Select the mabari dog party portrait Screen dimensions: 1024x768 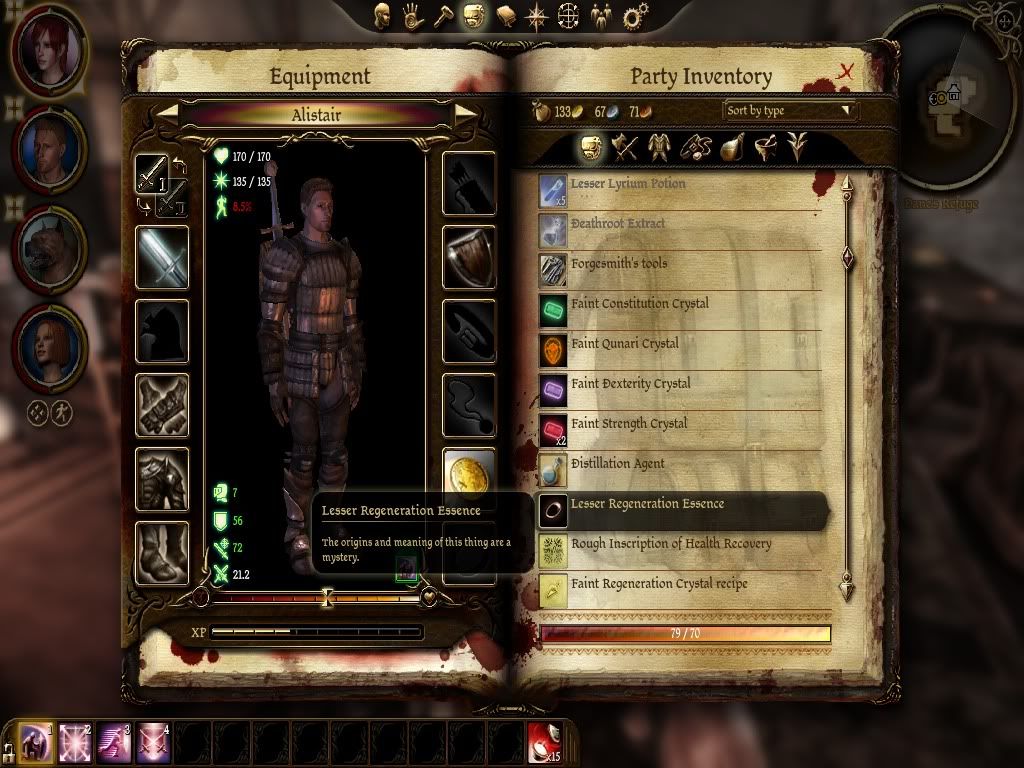click(49, 248)
